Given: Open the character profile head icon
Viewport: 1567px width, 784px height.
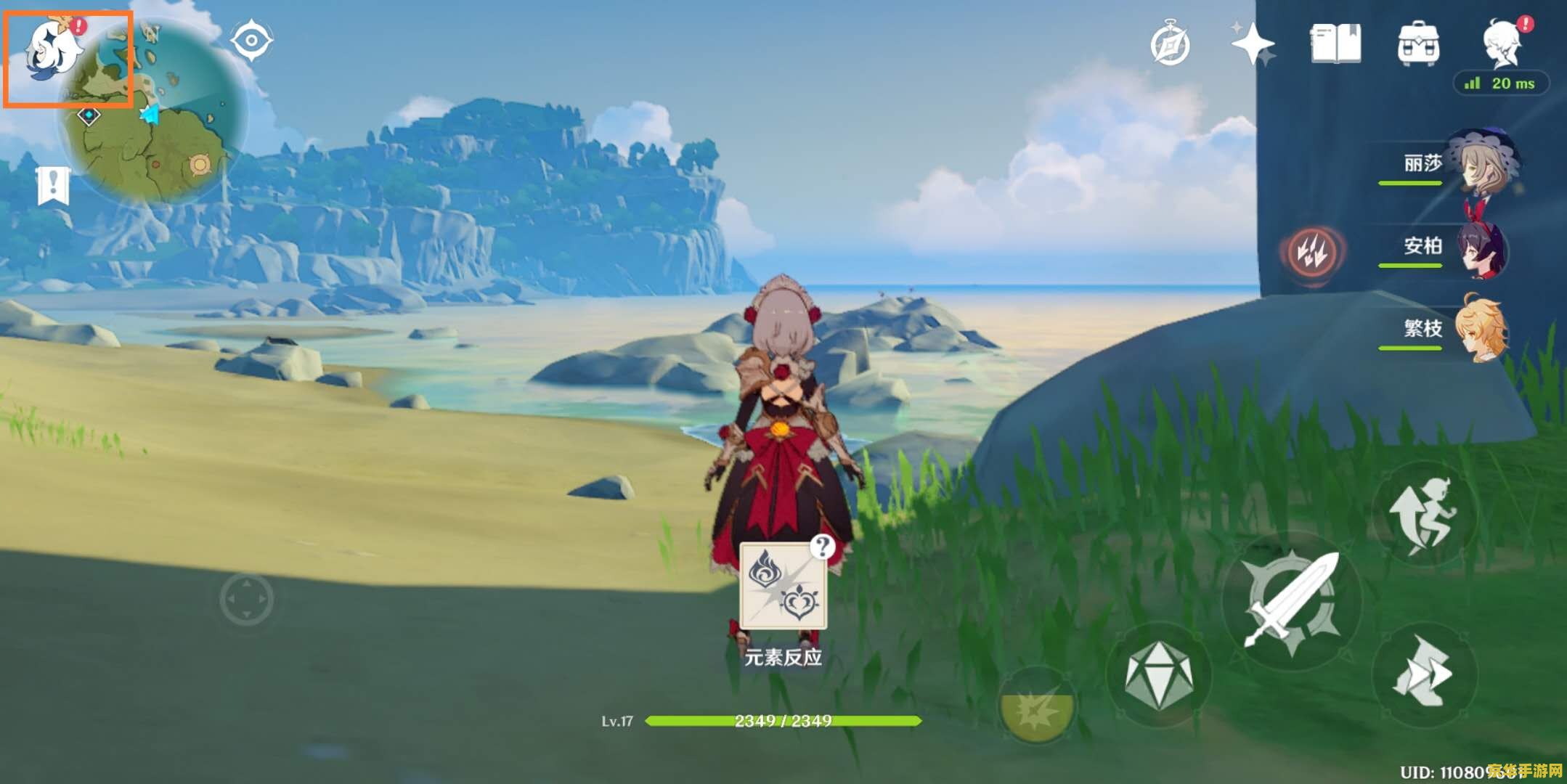Looking at the screenshot, I should (x=1502, y=44).
